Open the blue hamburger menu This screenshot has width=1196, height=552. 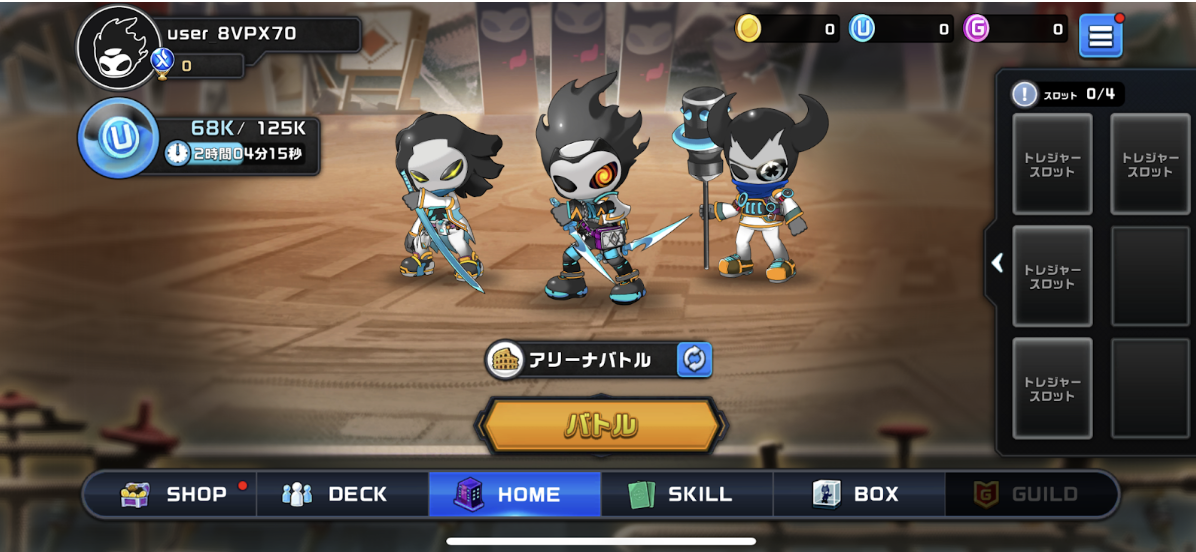[x=1100, y=36]
